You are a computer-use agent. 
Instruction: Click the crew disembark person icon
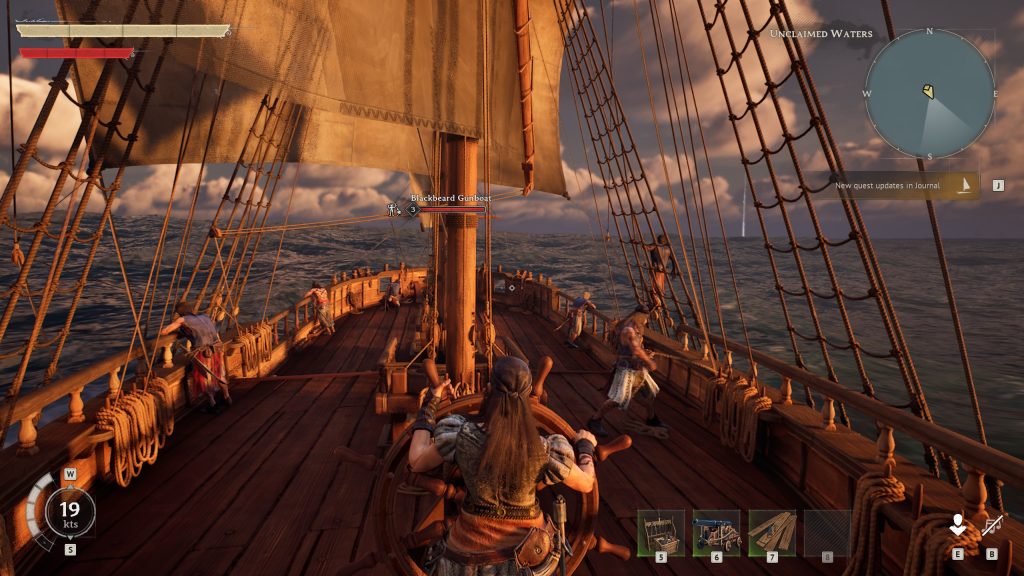(x=958, y=525)
